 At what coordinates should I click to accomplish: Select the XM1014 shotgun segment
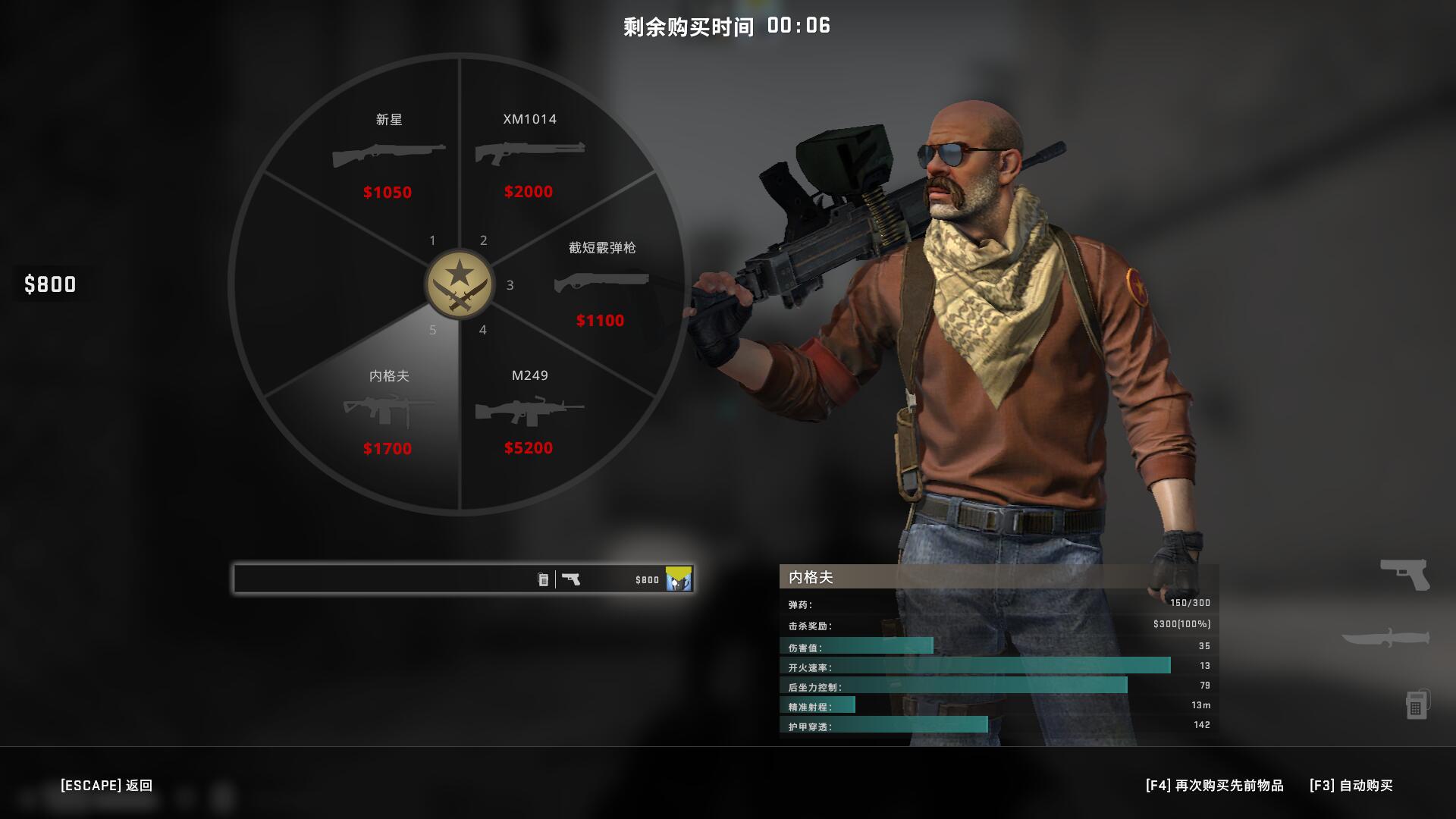point(529,155)
